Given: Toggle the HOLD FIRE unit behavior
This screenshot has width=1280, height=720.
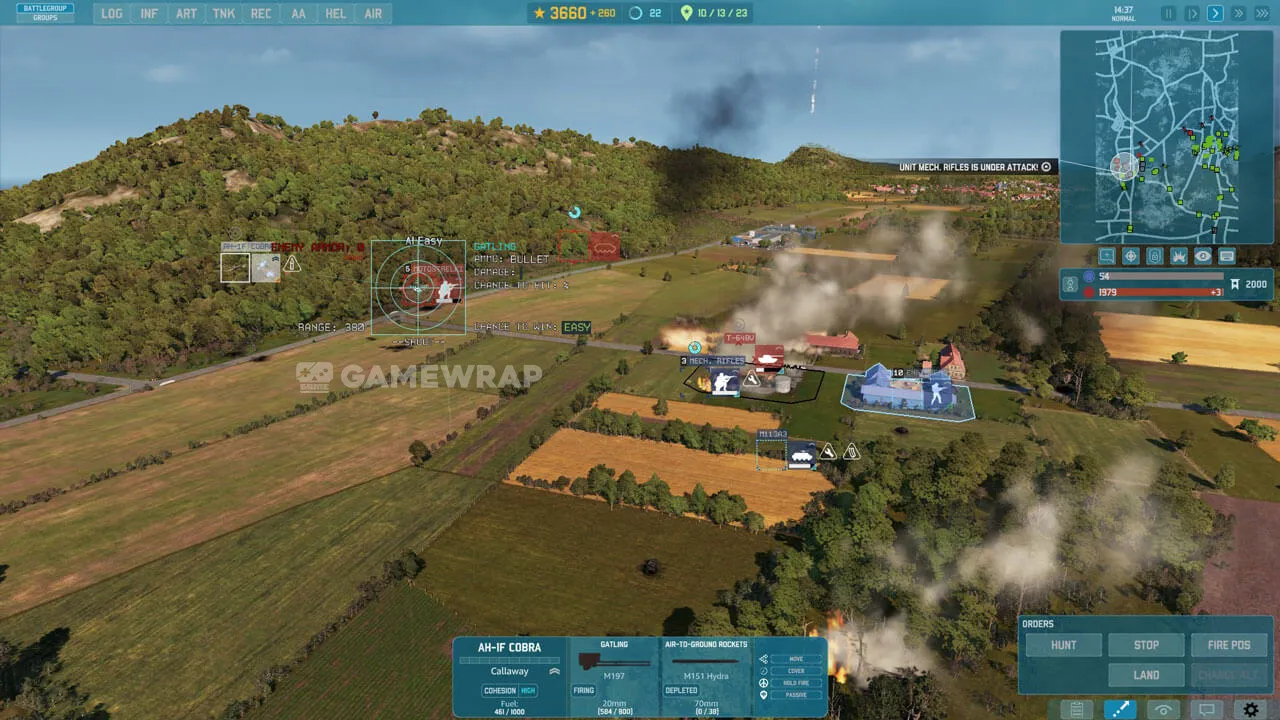Looking at the screenshot, I should pyautogui.click(x=795, y=683).
